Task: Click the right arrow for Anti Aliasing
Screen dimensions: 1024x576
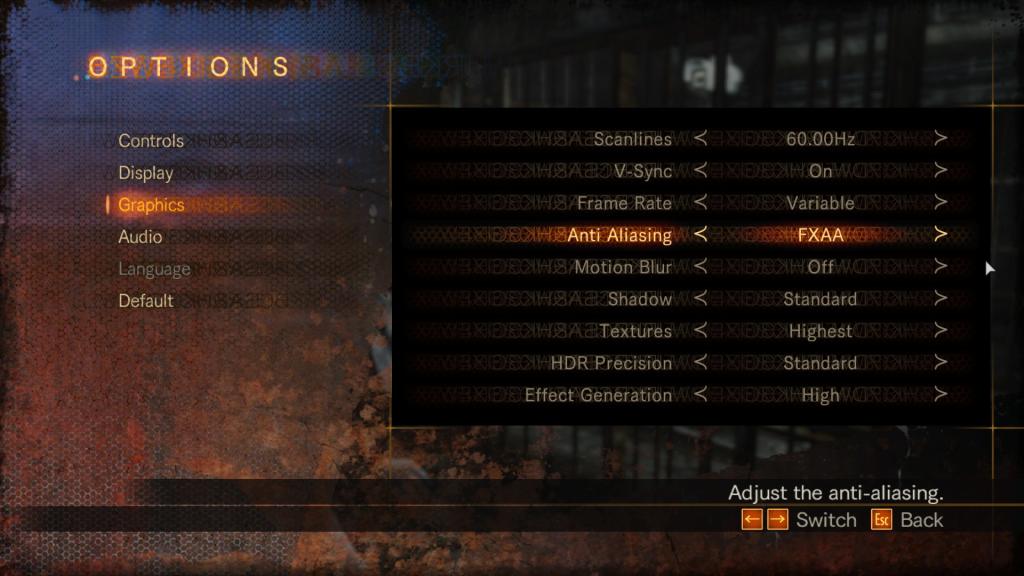Action: (940, 235)
